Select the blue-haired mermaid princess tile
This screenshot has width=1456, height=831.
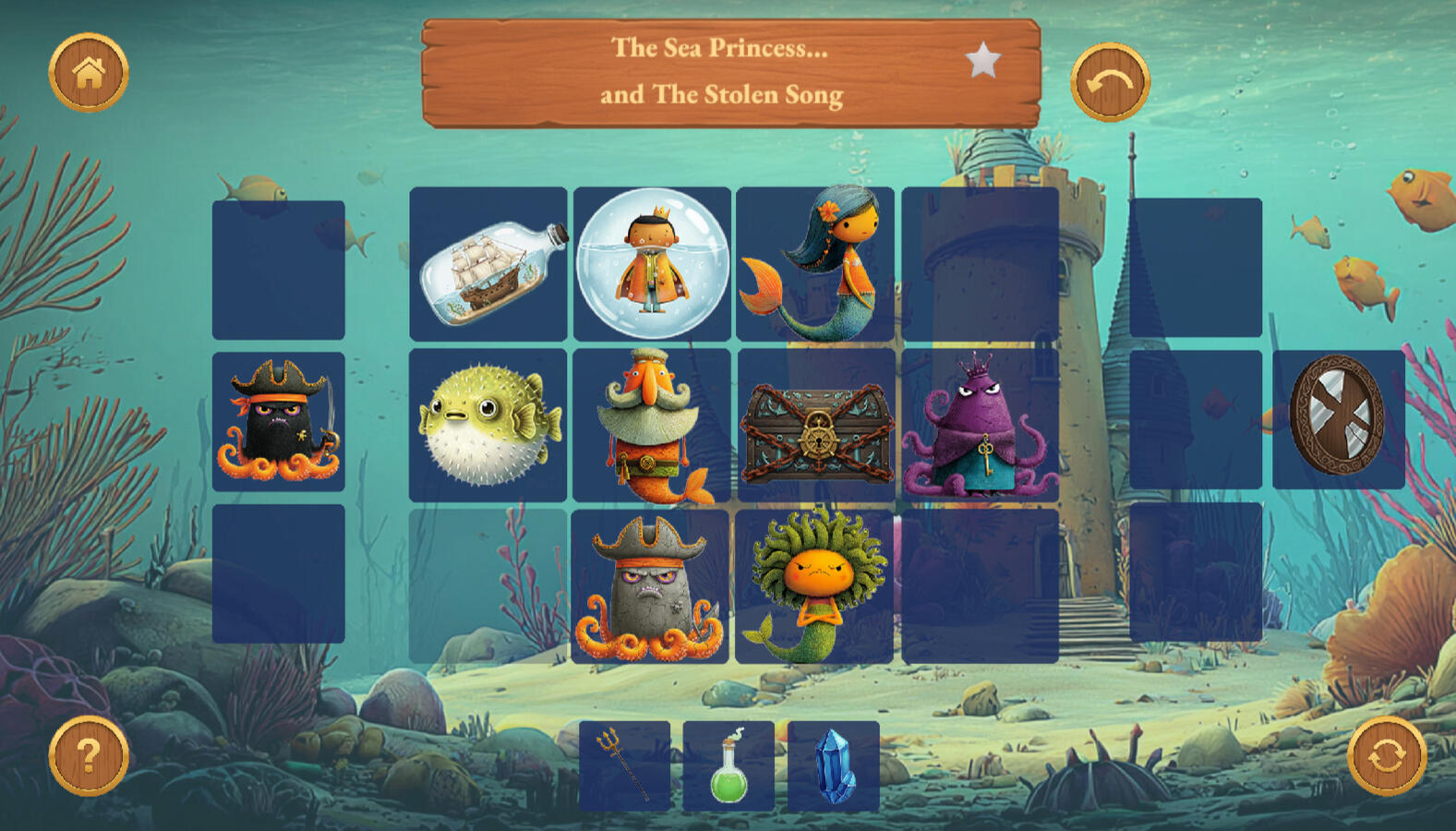(x=815, y=264)
